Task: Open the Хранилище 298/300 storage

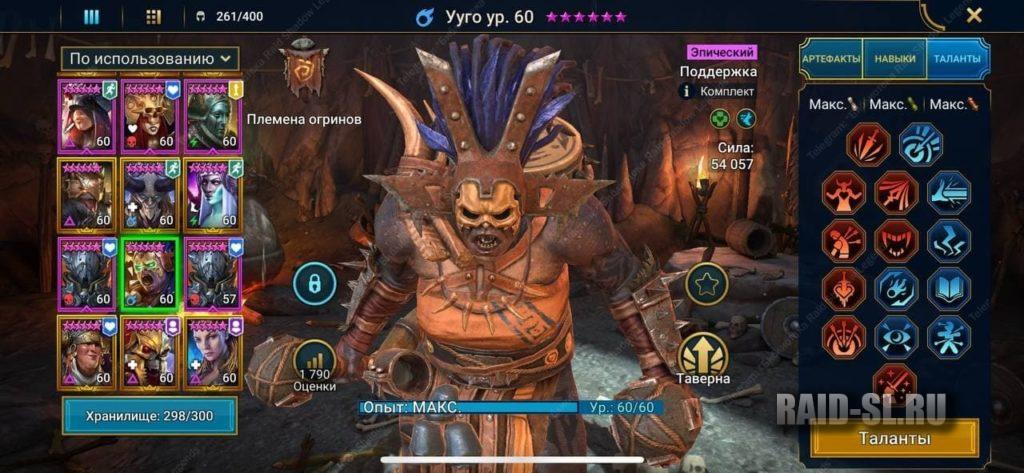Action: (150, 415)
